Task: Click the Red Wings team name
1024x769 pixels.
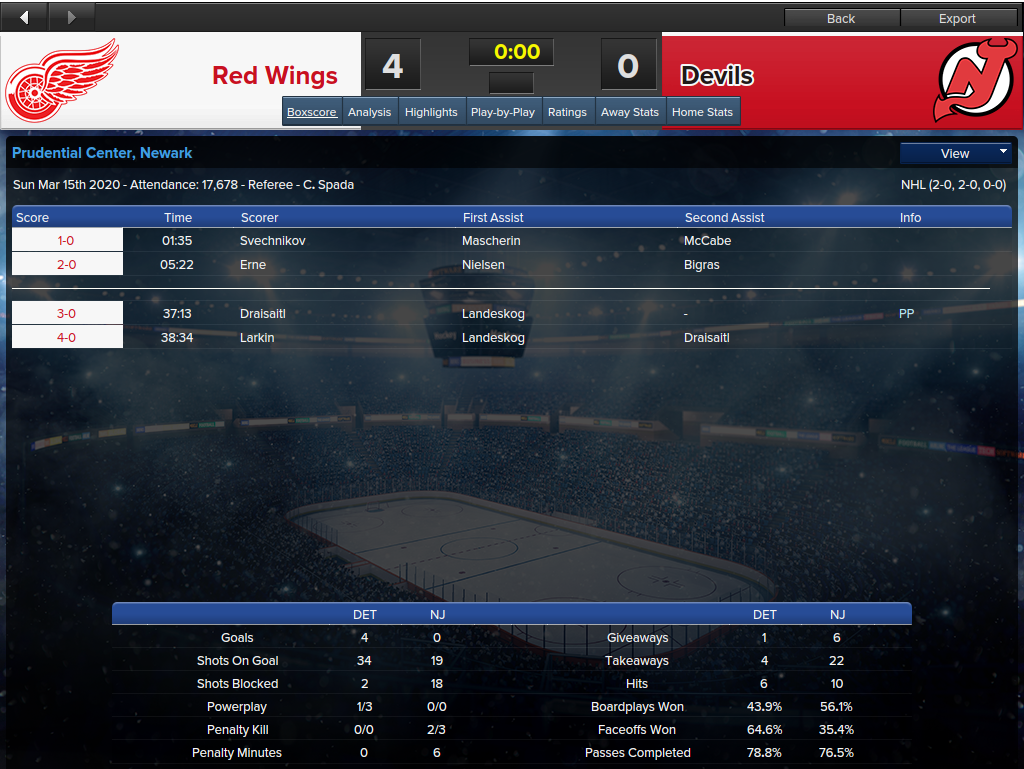Action: (275, 76)
